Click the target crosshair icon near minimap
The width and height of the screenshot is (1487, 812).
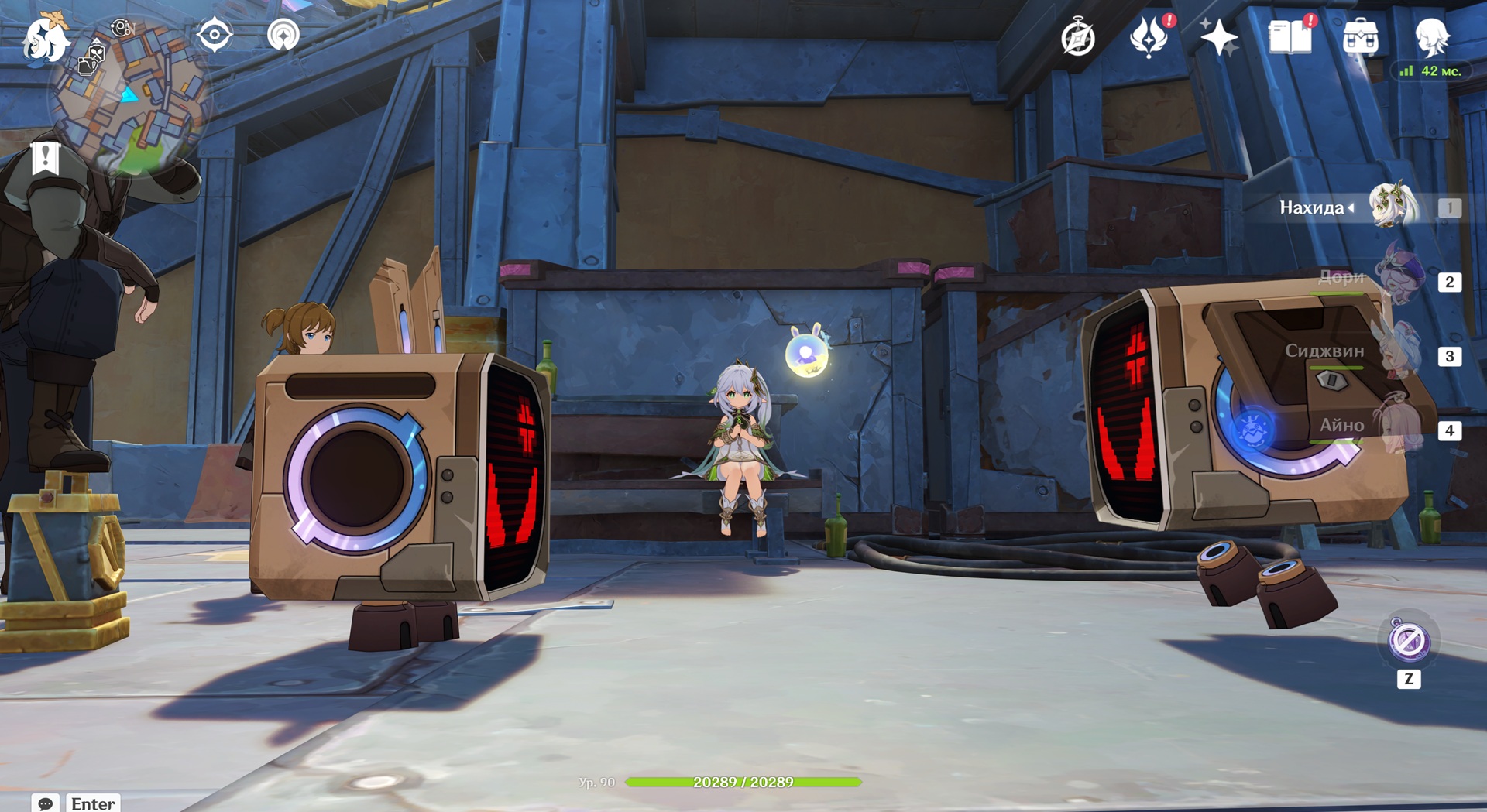tap(215, 35)
